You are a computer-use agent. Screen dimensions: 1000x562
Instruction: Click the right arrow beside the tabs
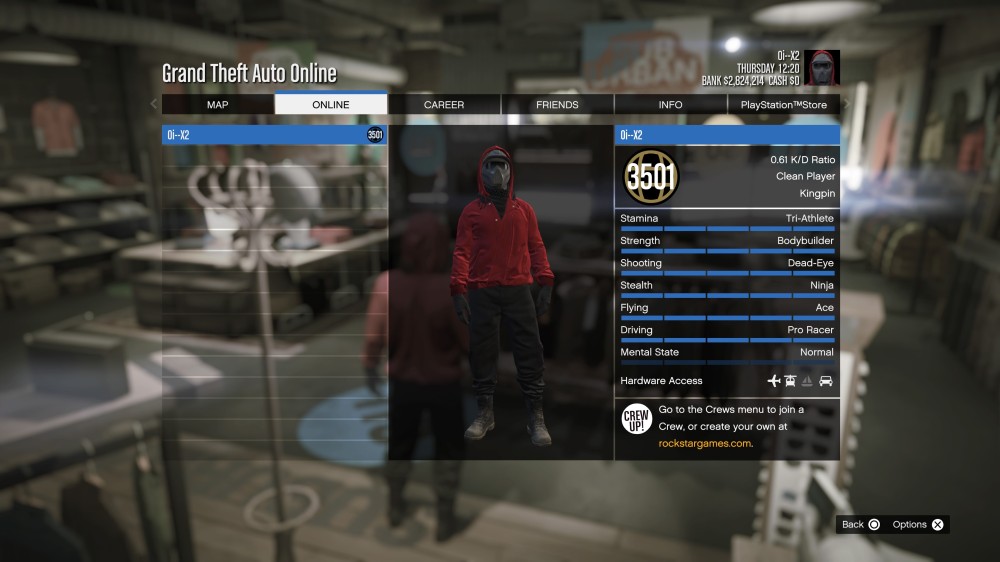pos(847,104)
